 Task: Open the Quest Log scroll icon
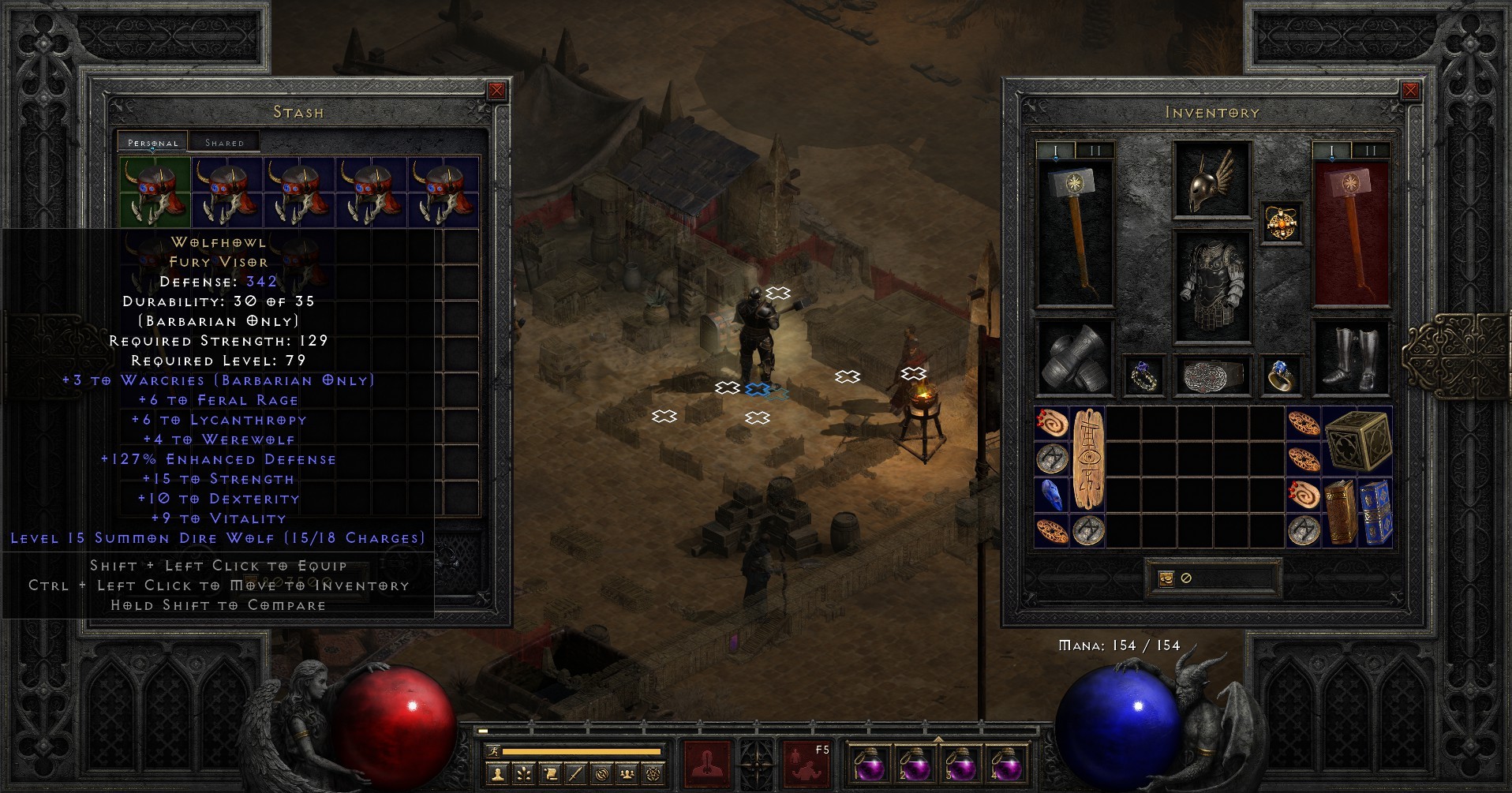tap(549, 775)
